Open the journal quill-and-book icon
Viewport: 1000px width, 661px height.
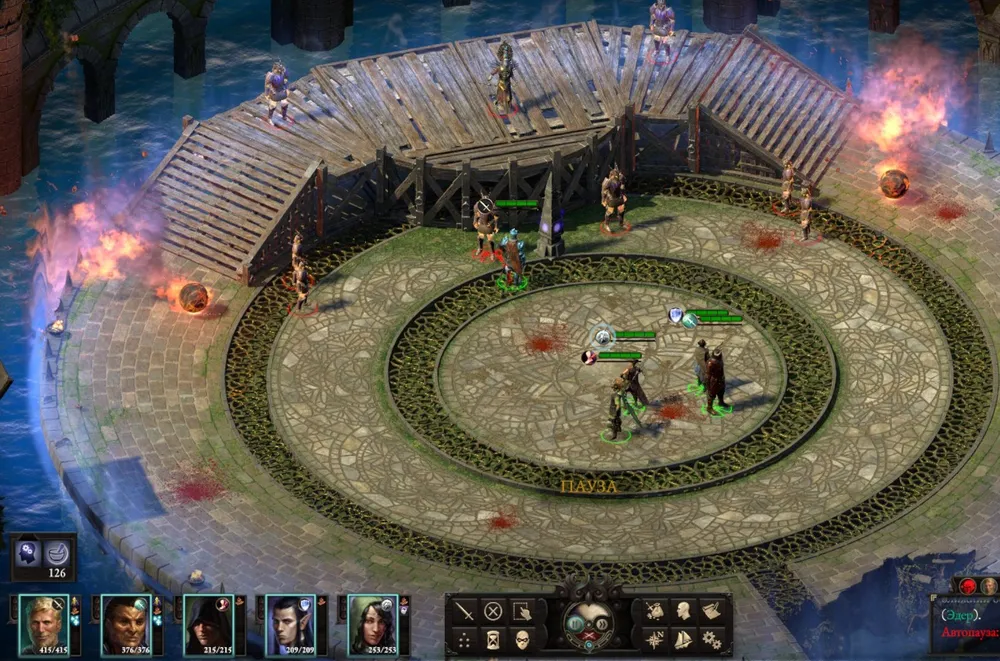[712, 611]
